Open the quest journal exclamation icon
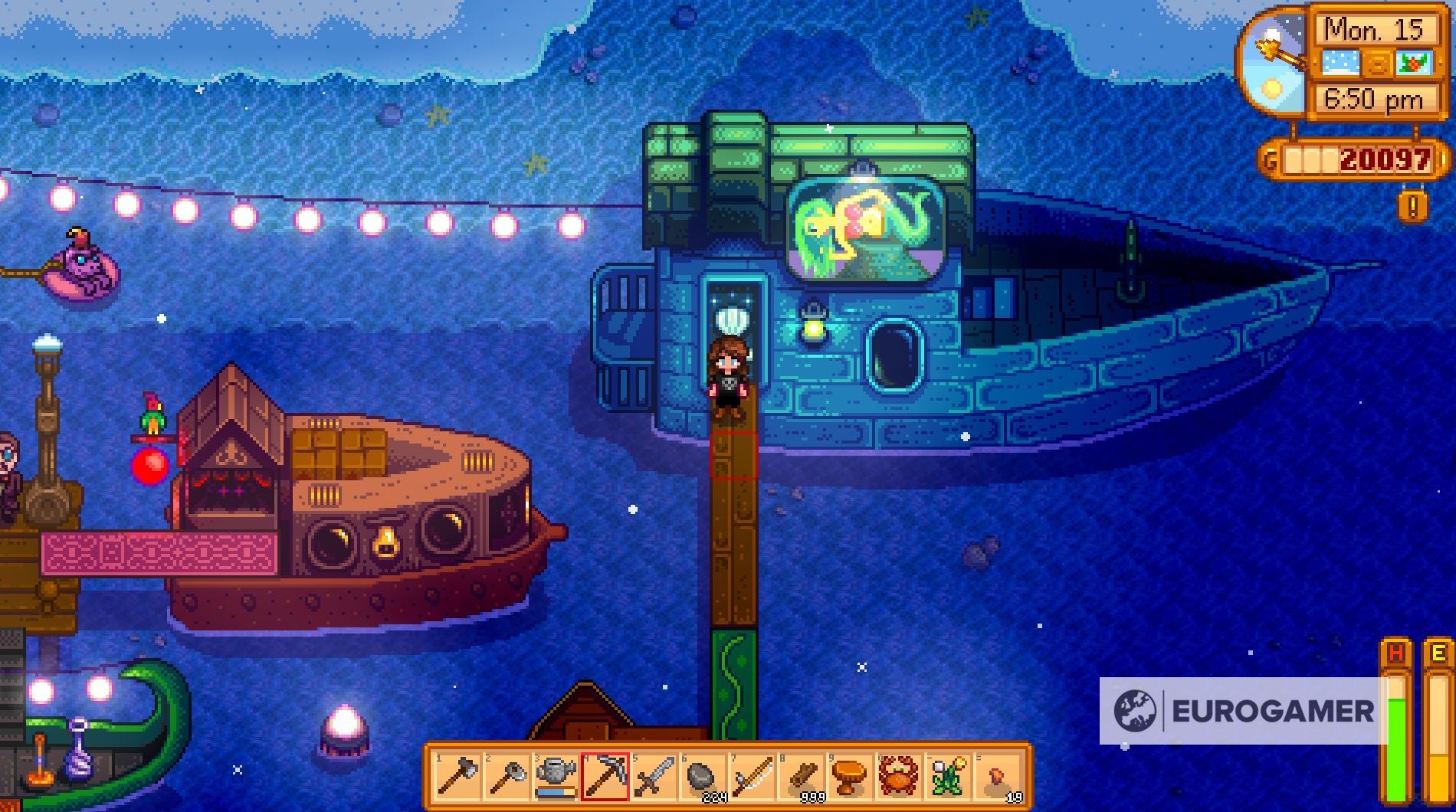This screenshot has height=812, width=1456. (x=1412, y=205)
